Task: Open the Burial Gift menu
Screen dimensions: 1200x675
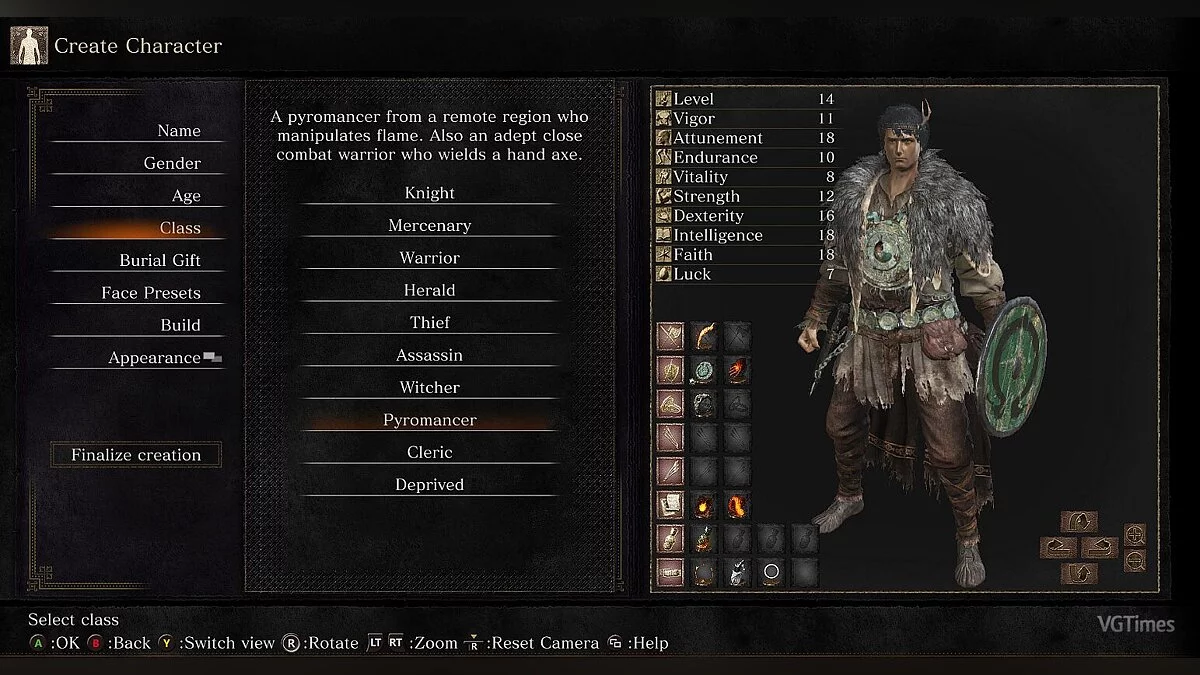Action: [160, 260]
